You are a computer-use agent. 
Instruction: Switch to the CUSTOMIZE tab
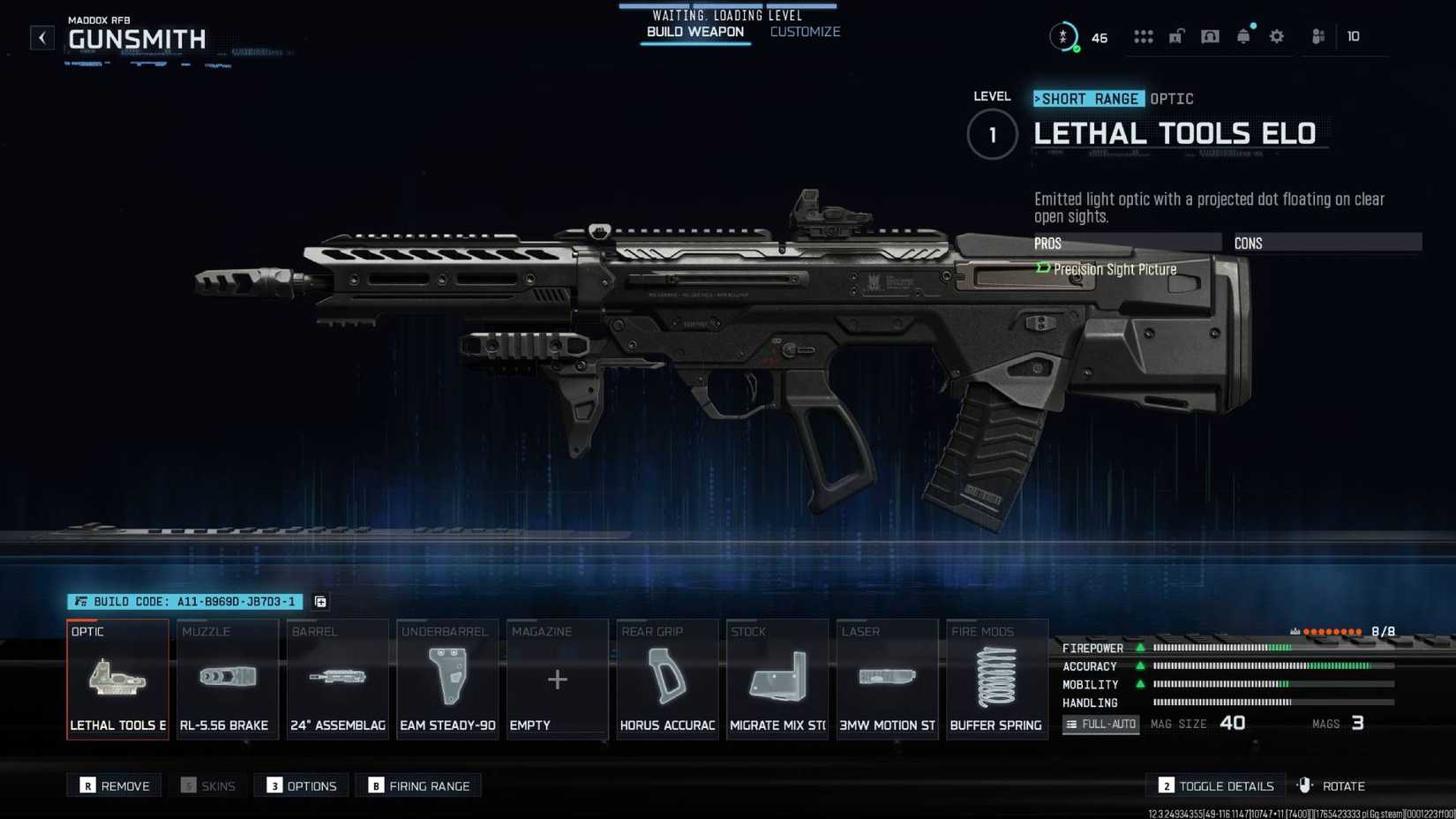tap(804, 31)
